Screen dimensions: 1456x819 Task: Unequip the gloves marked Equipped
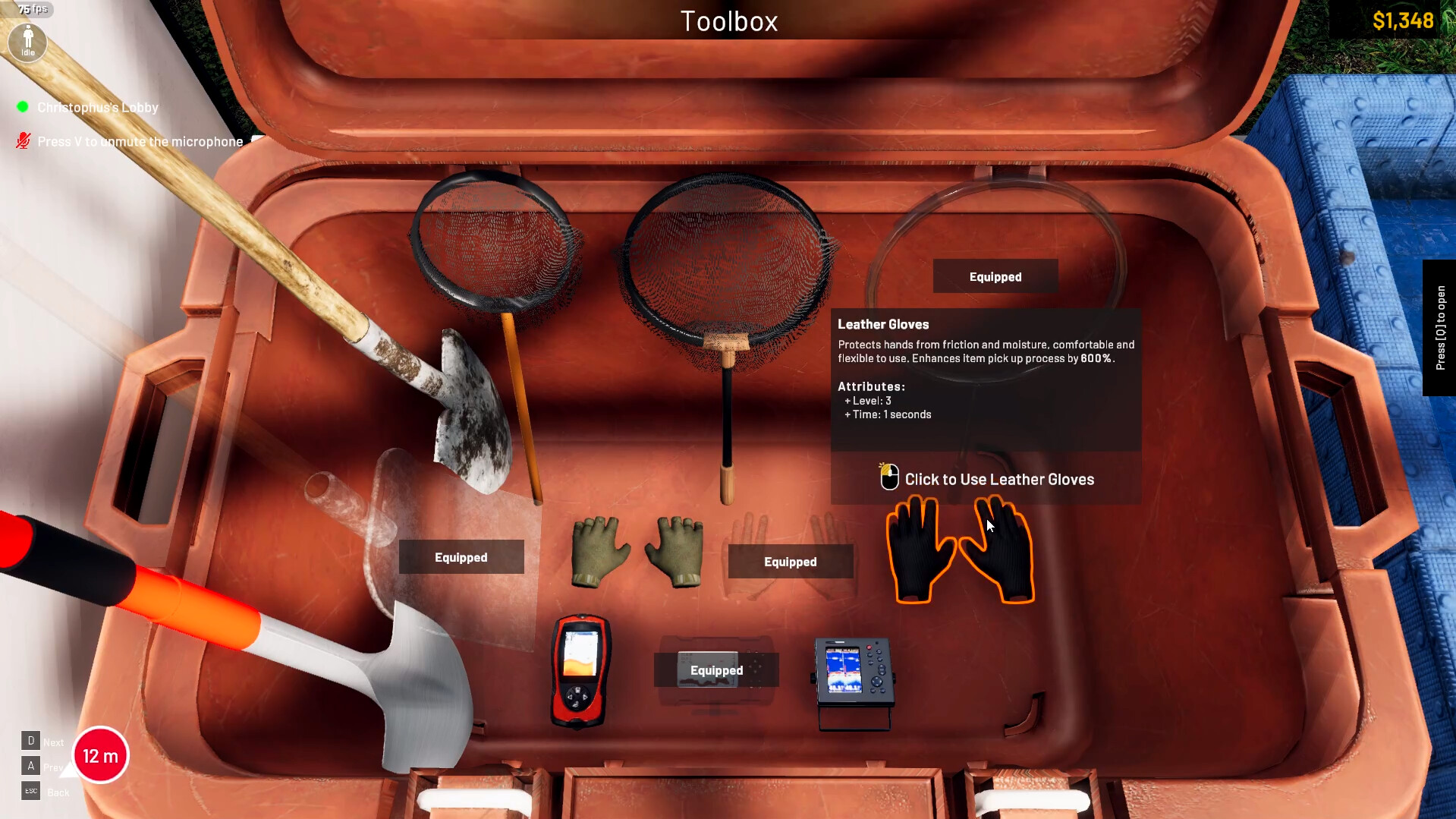pyautogui.click(x=790, y=562)
